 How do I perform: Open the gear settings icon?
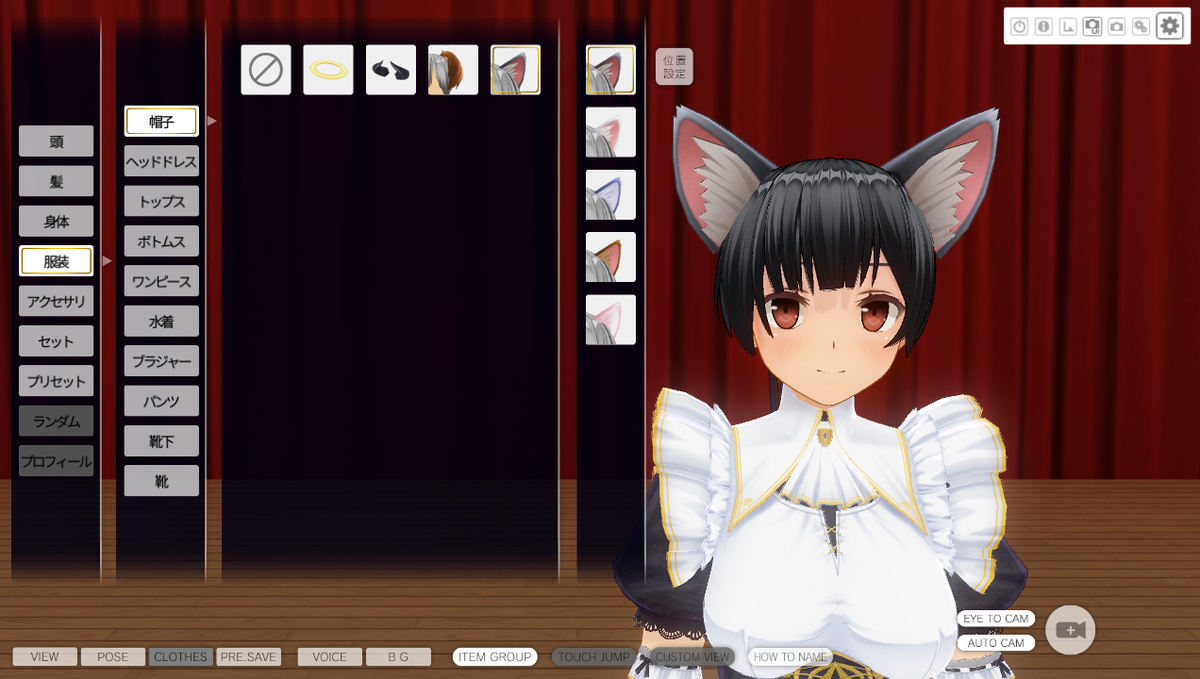tap(1169, 26)
